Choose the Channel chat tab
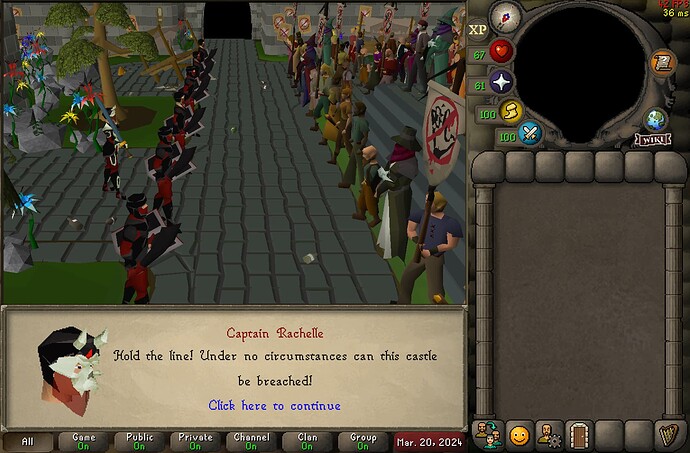This screenshot has width=690, height=453. coord(251,441)
